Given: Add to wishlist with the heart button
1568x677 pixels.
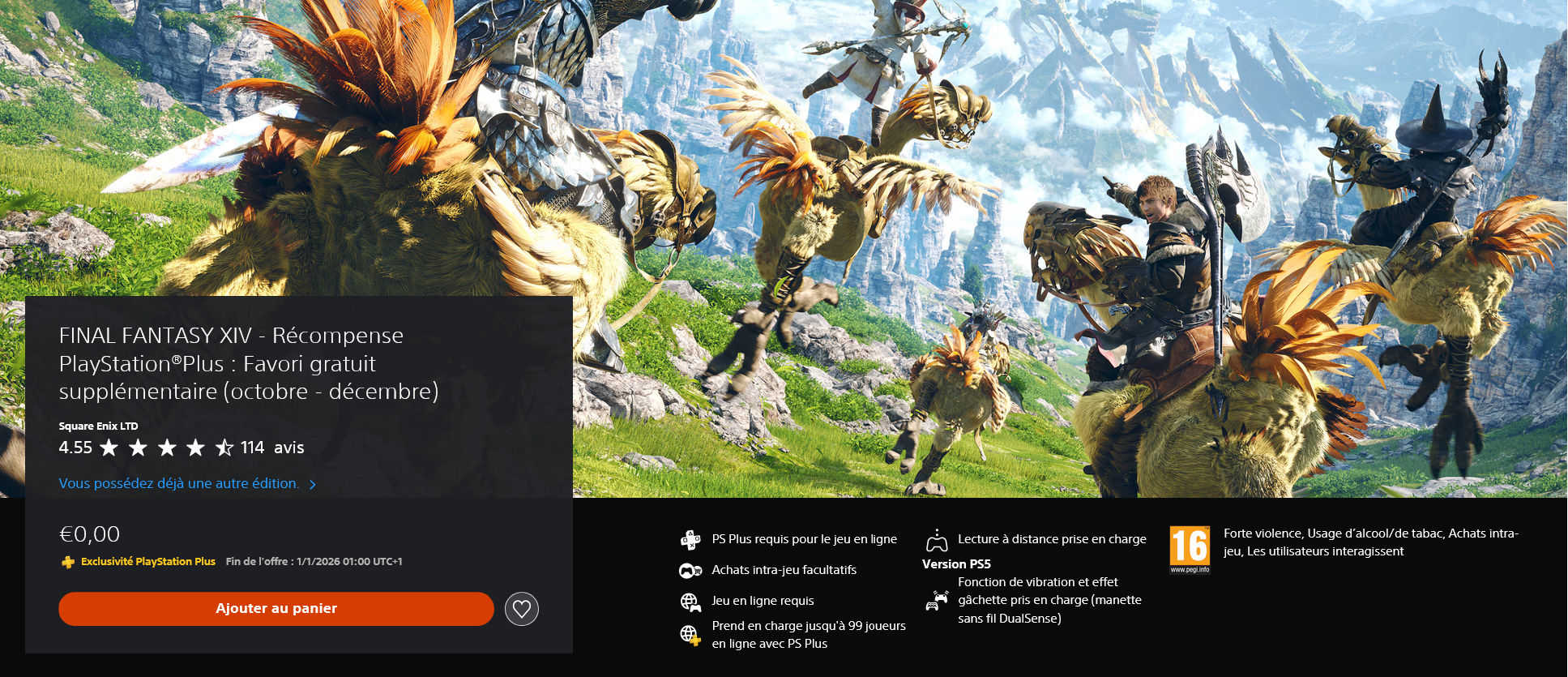Looking at the screenshot, I should tap(522, 609).
